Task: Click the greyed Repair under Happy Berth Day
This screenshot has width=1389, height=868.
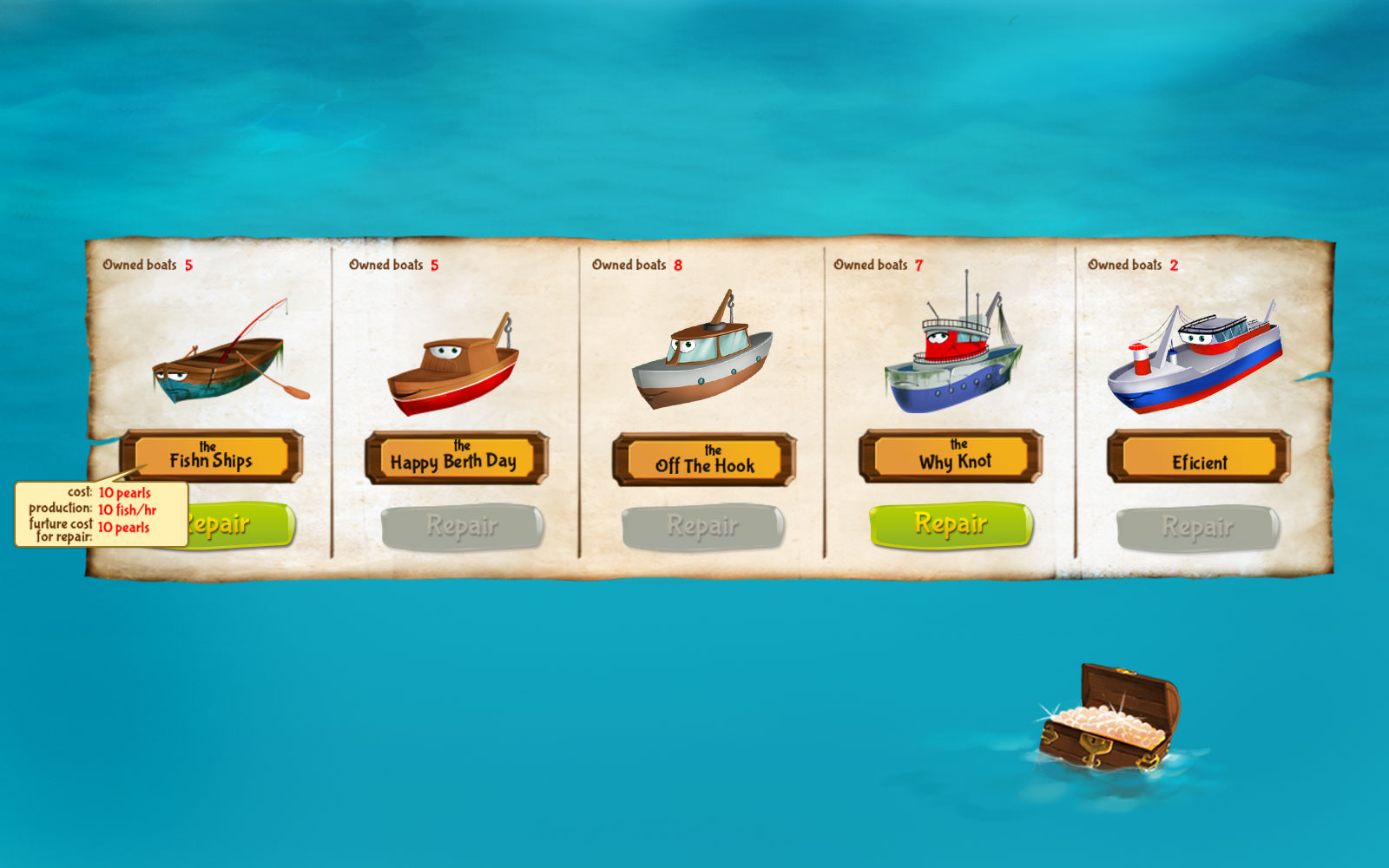Action: [462, 527]
